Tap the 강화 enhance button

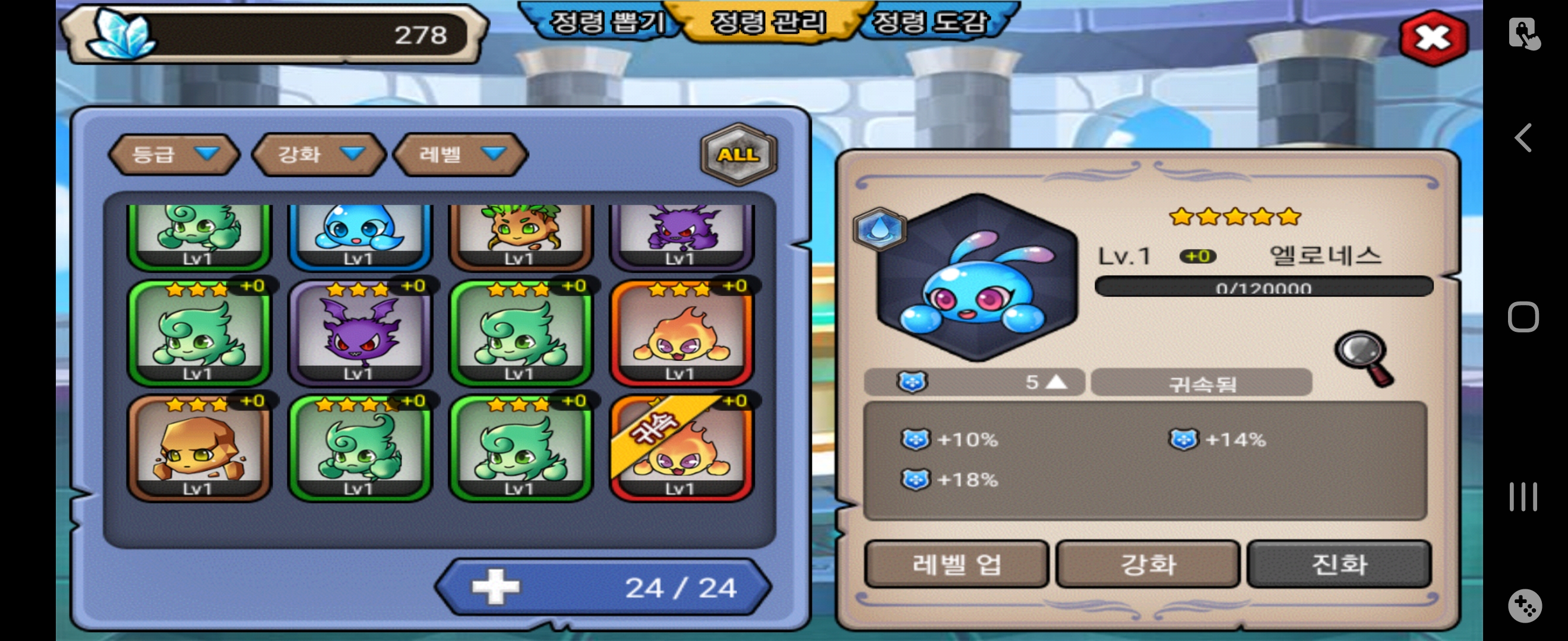(1147, 564)
